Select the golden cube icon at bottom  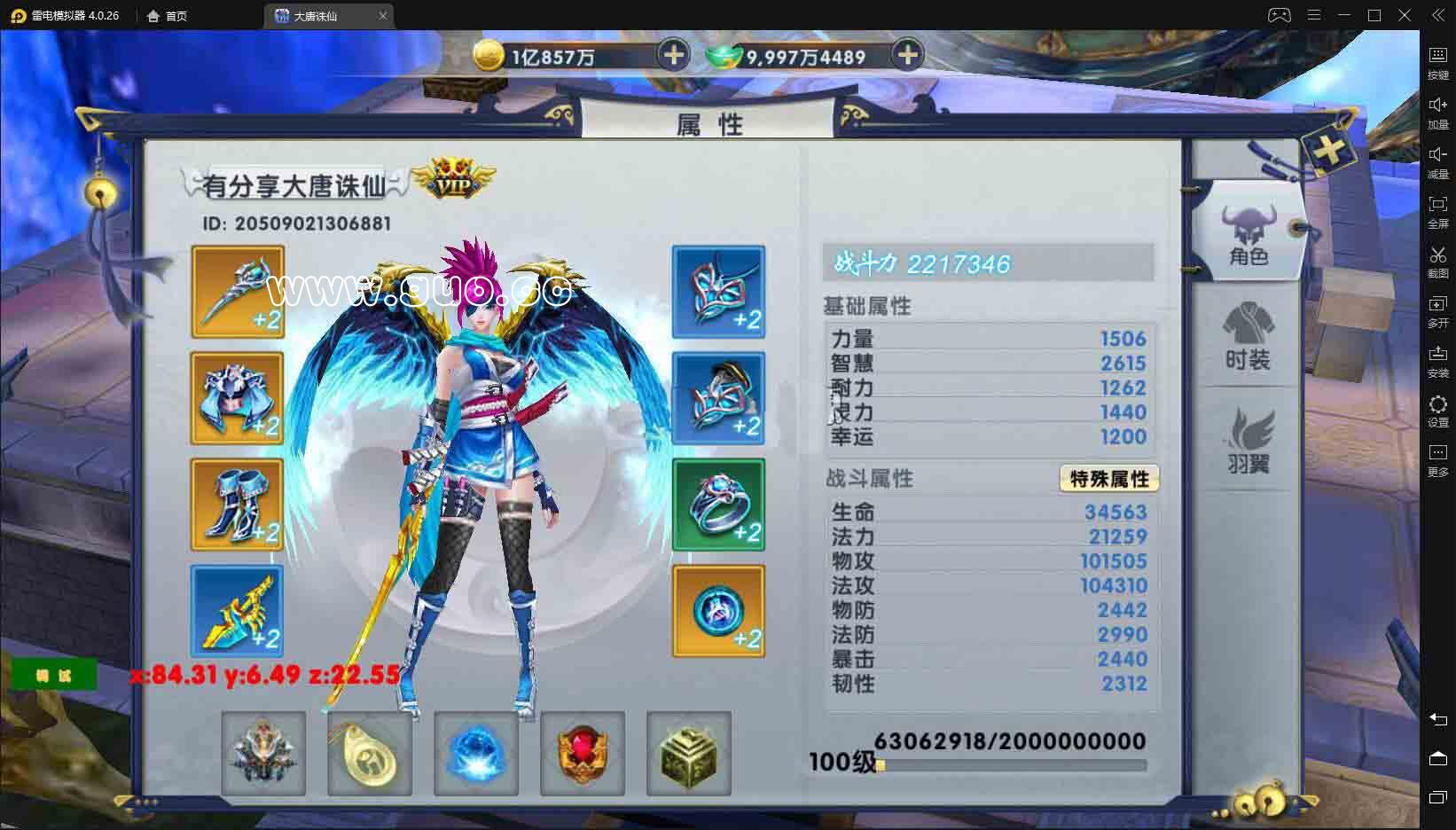[688, 753]
